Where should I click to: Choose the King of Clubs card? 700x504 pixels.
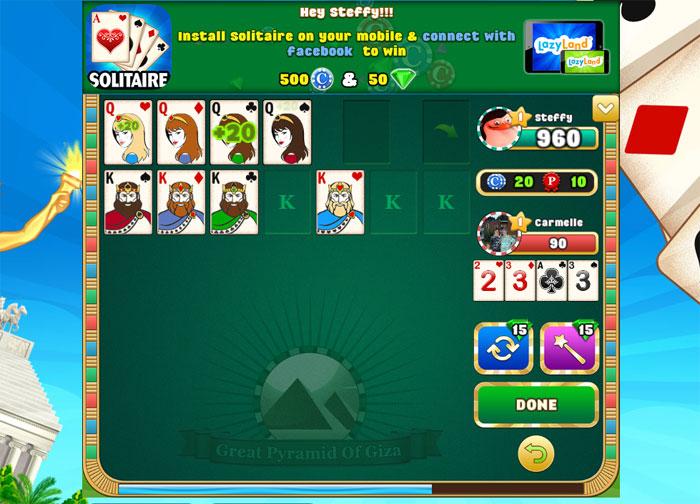234,202
